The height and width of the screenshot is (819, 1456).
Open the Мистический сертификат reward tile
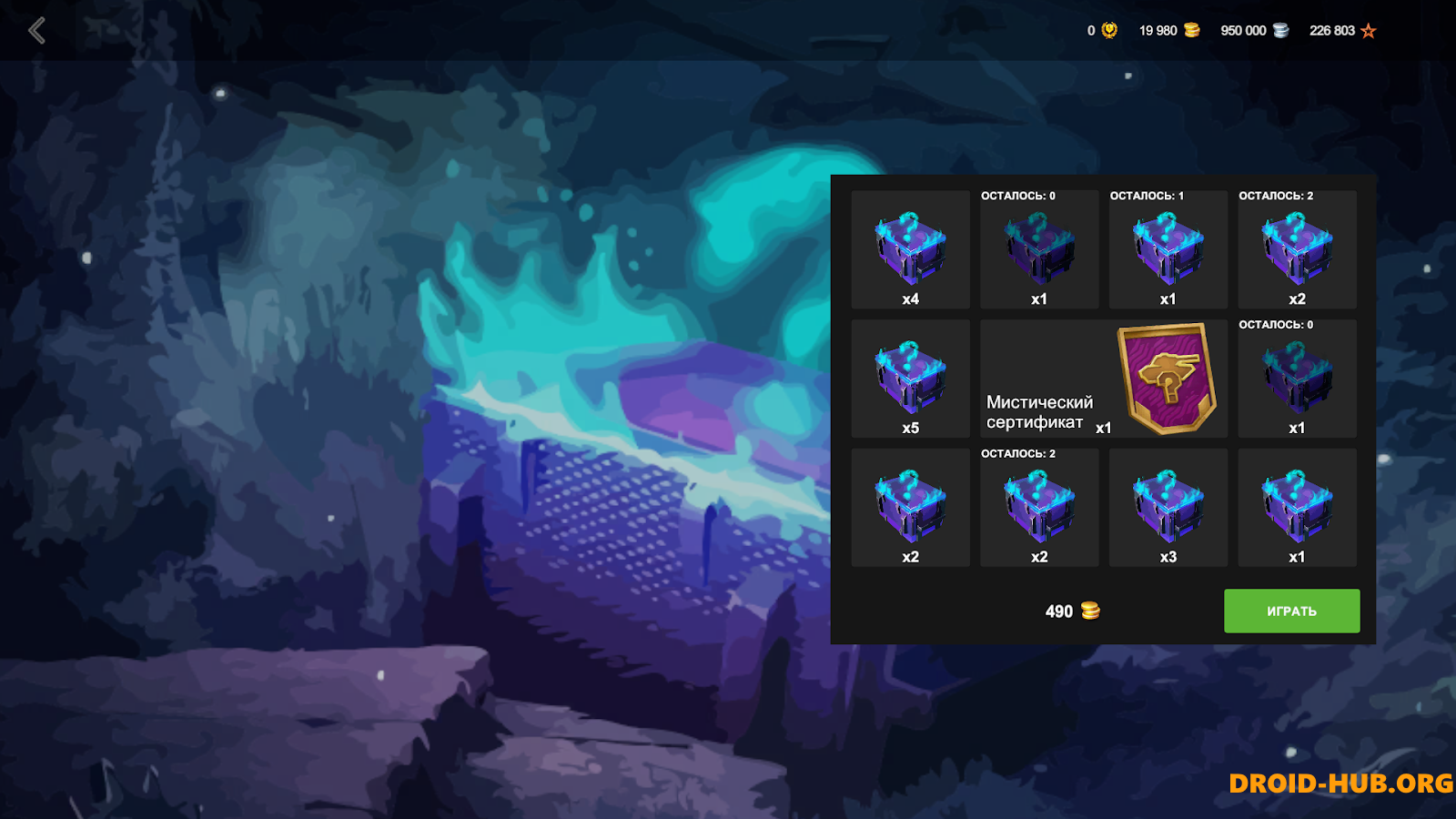(1103, 379)
